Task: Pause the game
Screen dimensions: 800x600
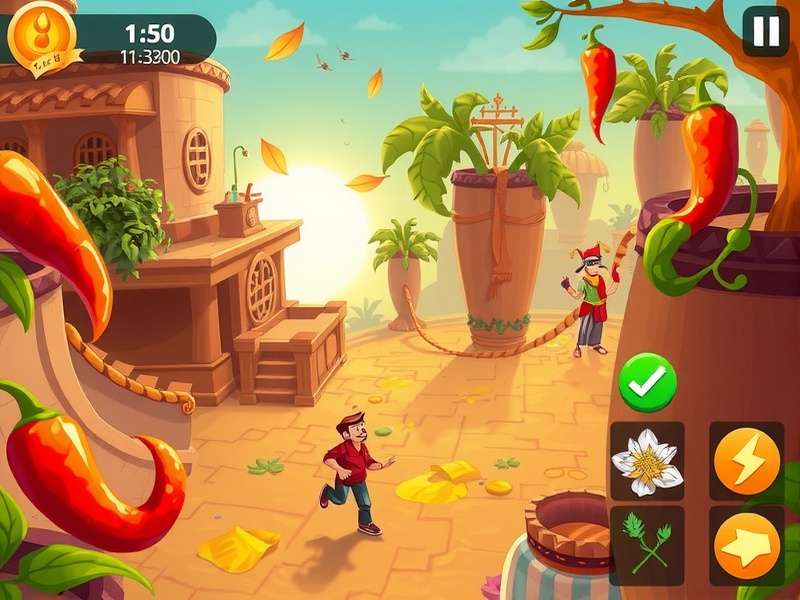Action: [x=765, y=32]
